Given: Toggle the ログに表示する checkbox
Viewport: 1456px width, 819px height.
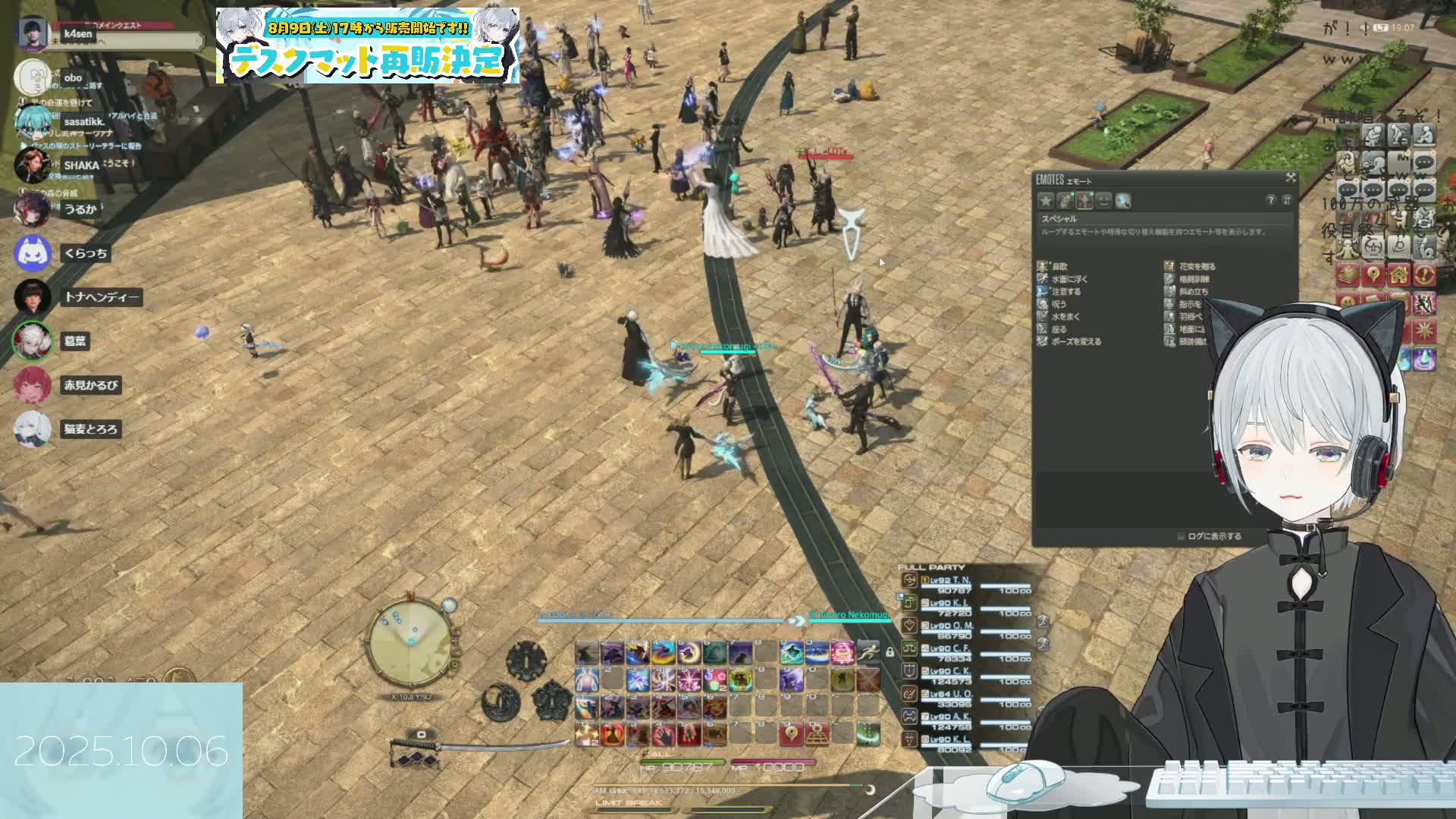Looking at the screenshot, I should (x=1181, y=536).
